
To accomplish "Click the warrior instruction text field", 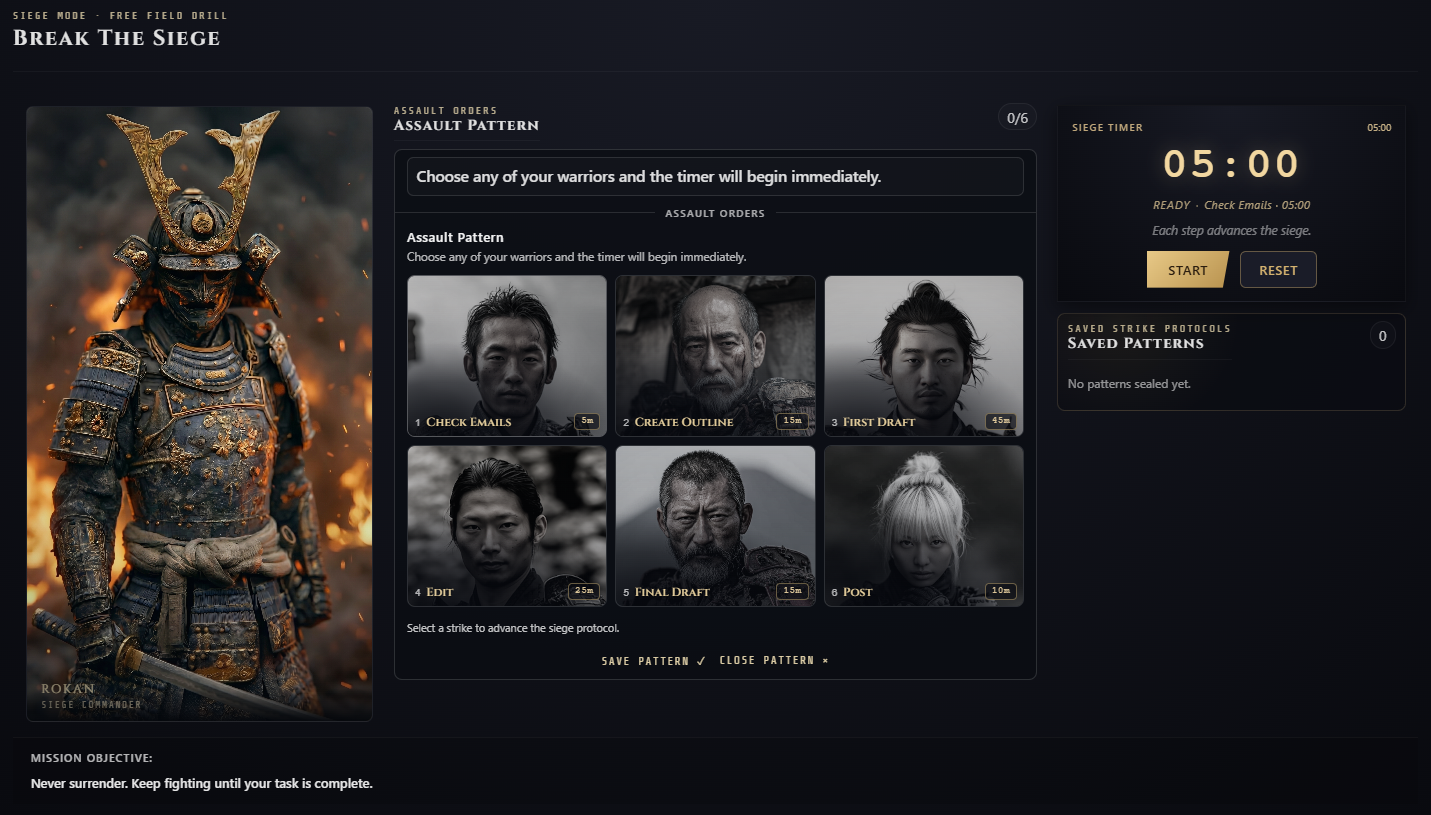I will pyautogui.click(x=715, y=176).
